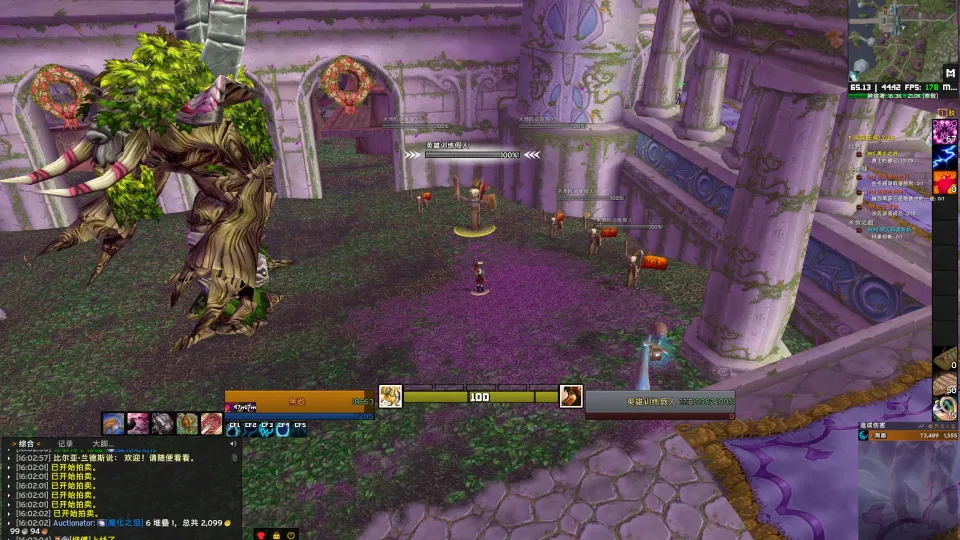Click the player portrait beside the center bar
This screenshot has height=540, width=960.
click(390, 396)
